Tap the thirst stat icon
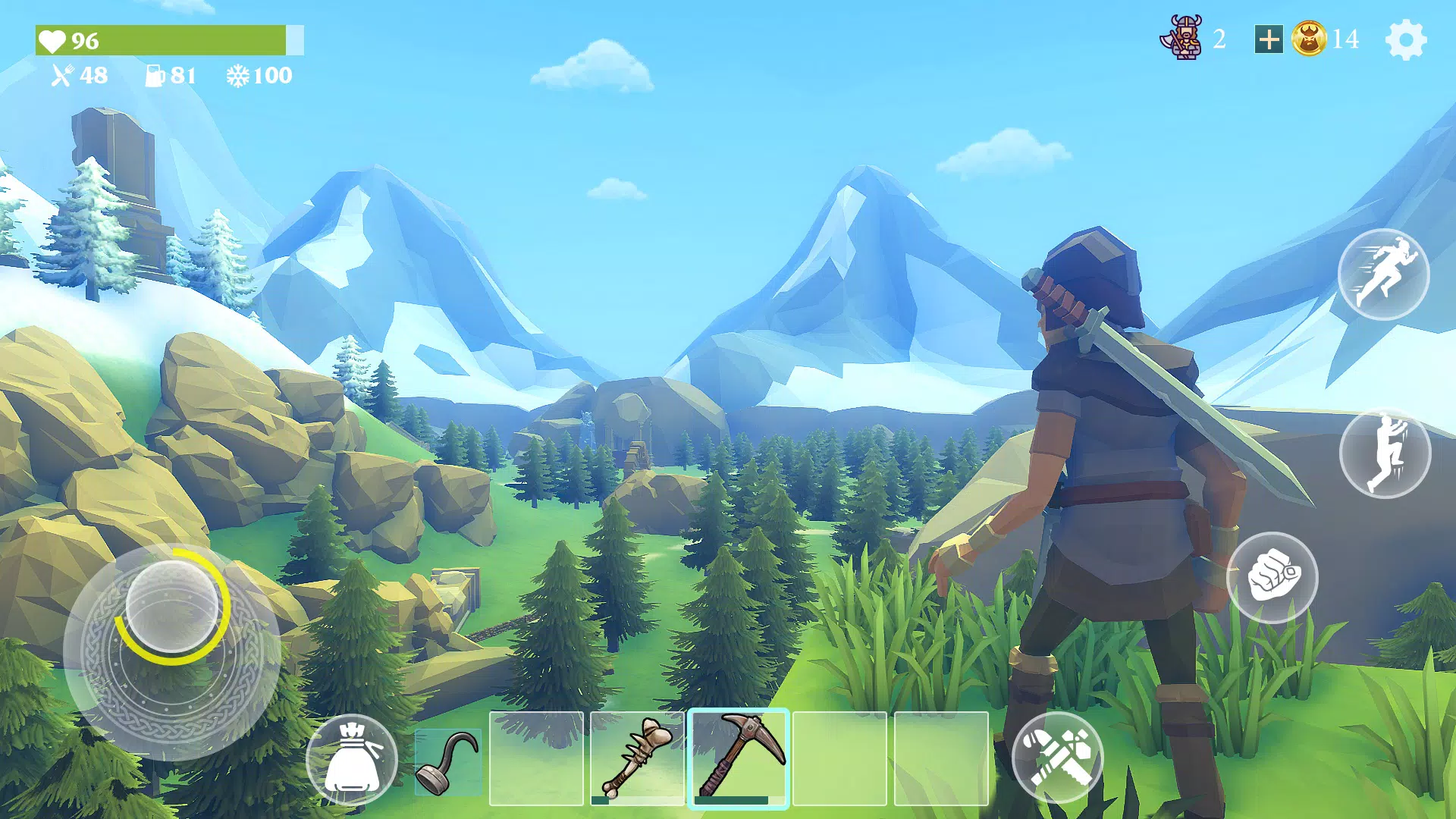1456x819 pixels. (157, 76)
